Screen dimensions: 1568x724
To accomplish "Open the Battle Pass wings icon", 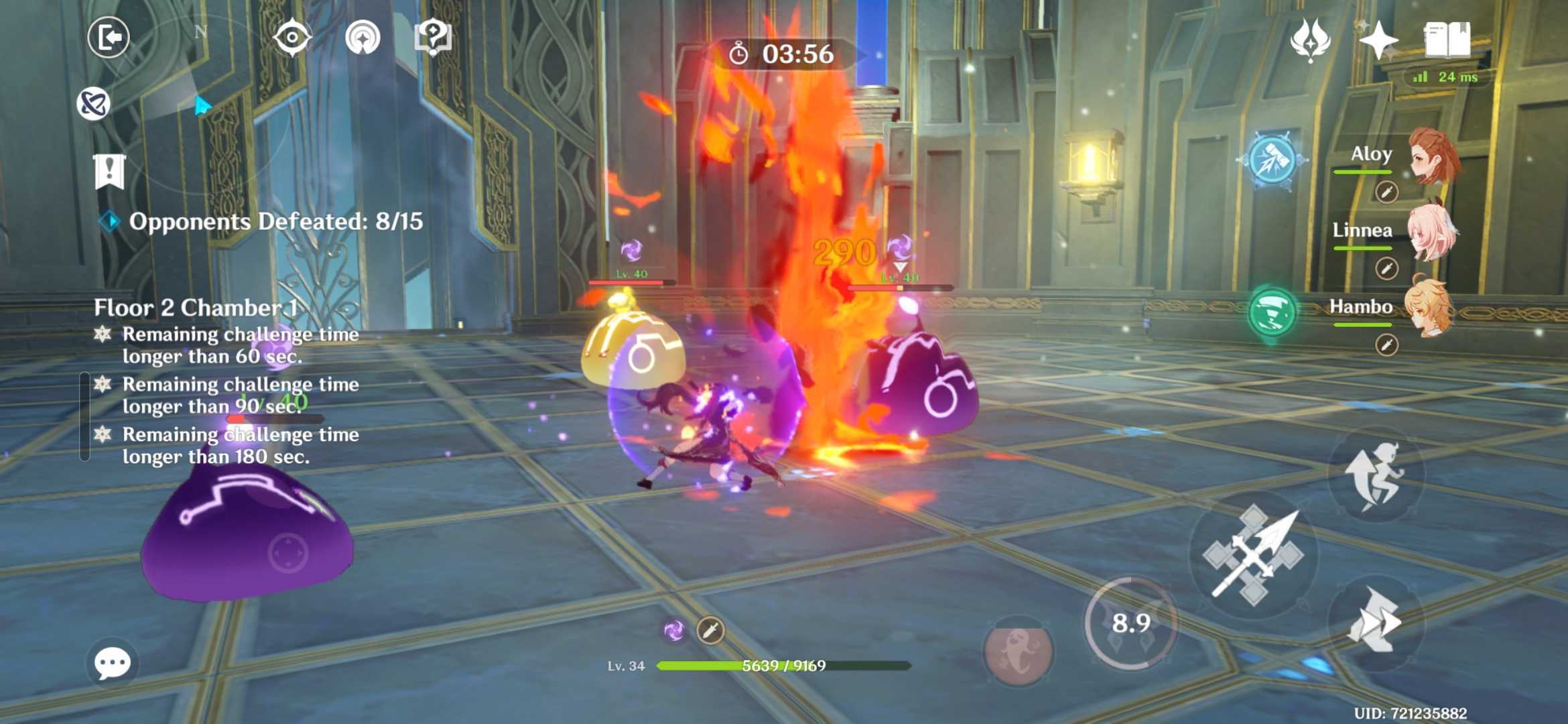I will tap(1311, 38).
